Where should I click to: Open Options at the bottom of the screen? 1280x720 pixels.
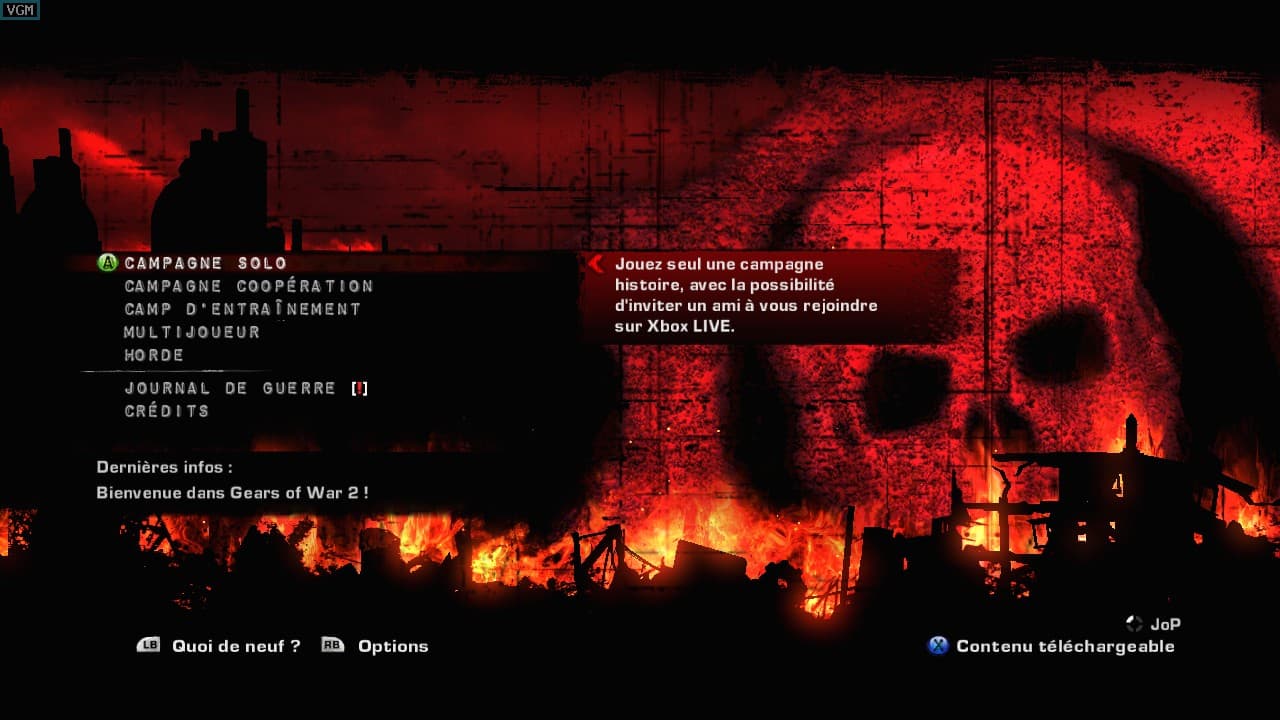tap(392, 646)
